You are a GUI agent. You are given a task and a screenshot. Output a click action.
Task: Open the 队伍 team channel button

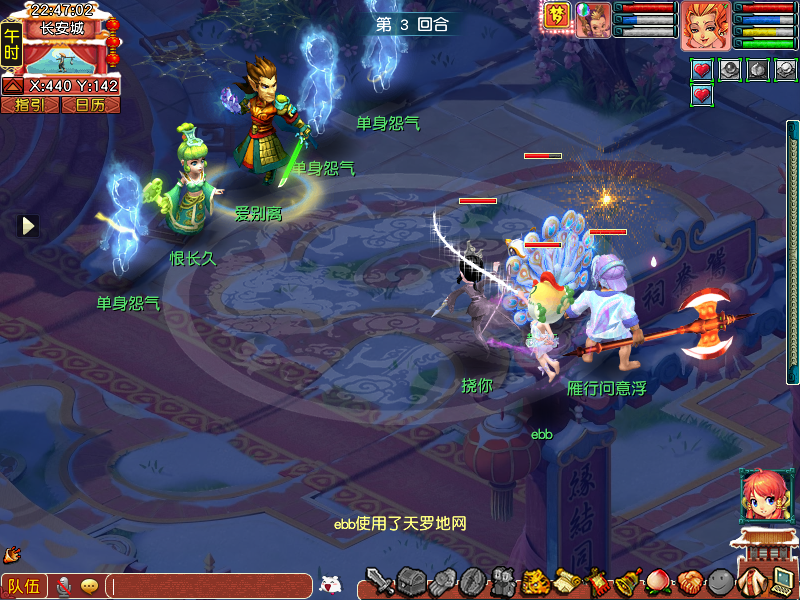point(23,586)
